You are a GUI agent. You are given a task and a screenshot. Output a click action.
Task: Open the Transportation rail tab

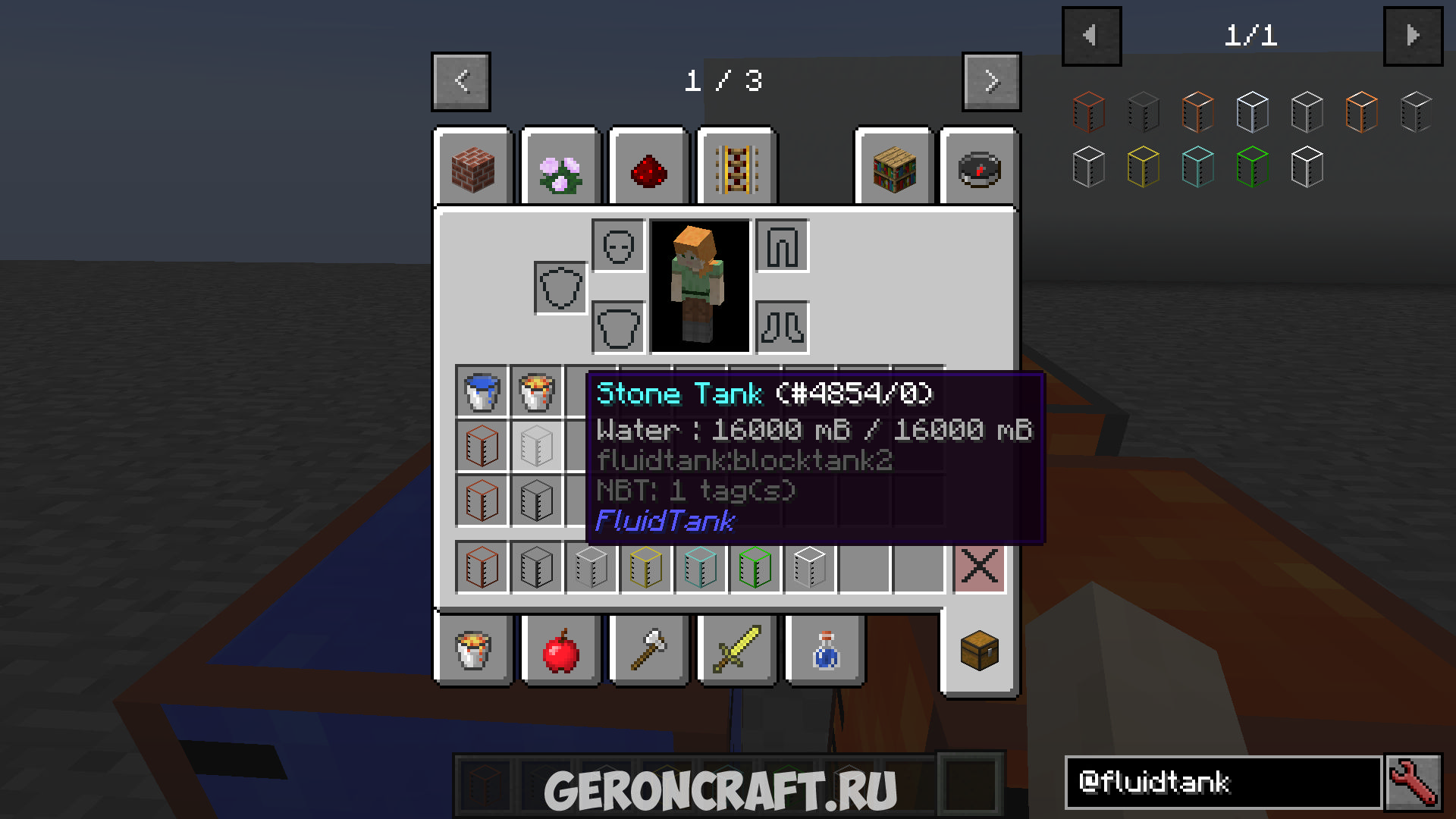(736, 169)
